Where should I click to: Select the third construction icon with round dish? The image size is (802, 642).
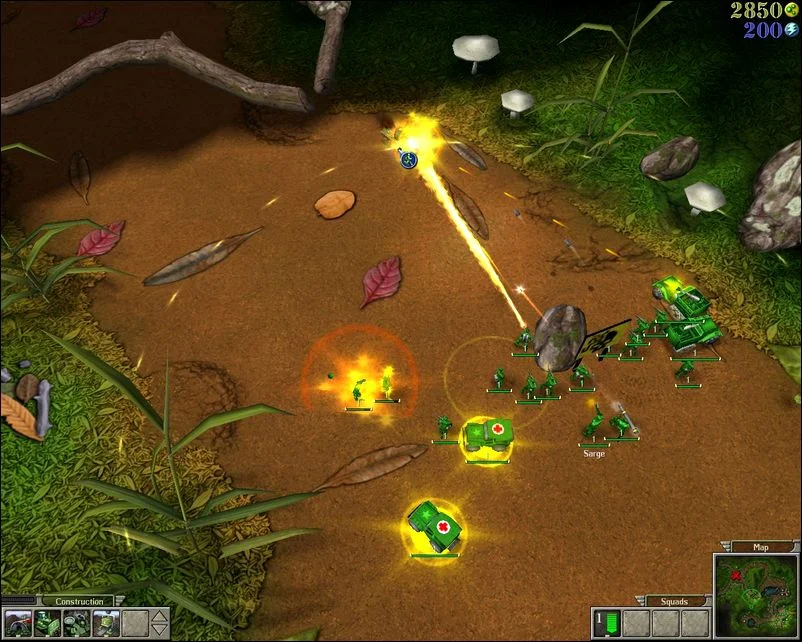point(77,623)
